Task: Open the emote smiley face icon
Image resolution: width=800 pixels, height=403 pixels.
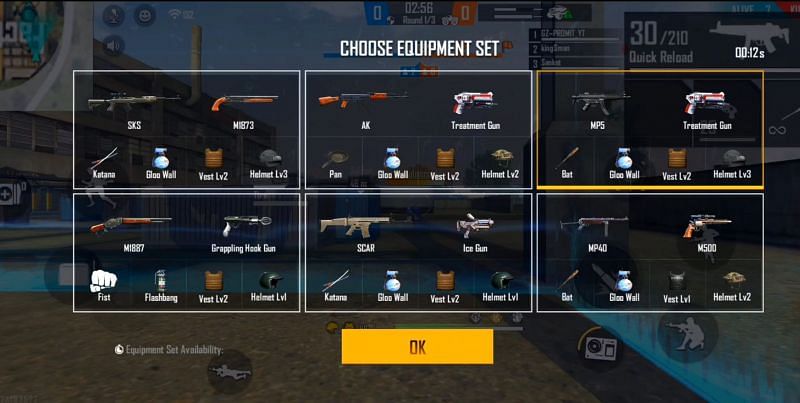Action: 145,15
